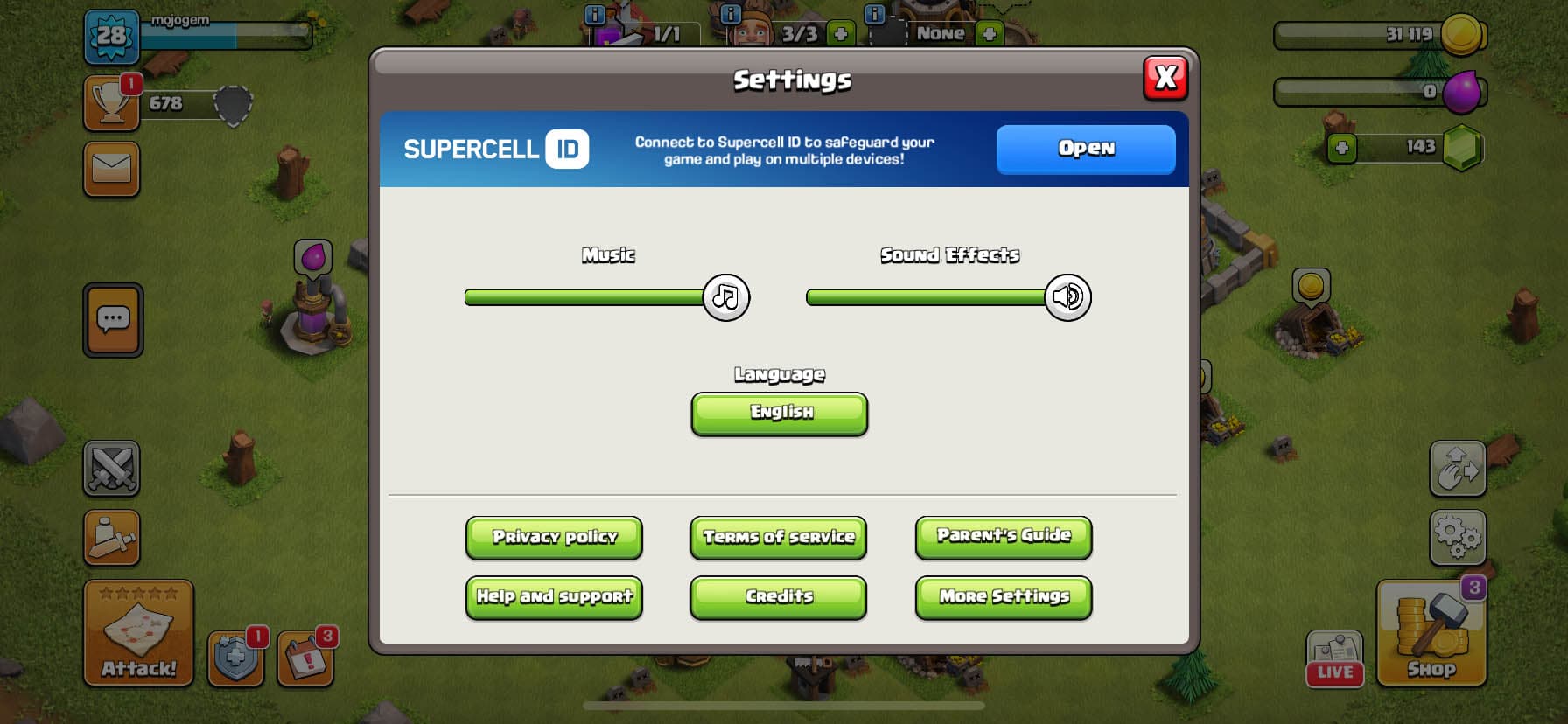Show the Parent's Guide

tap(1003, 536)
